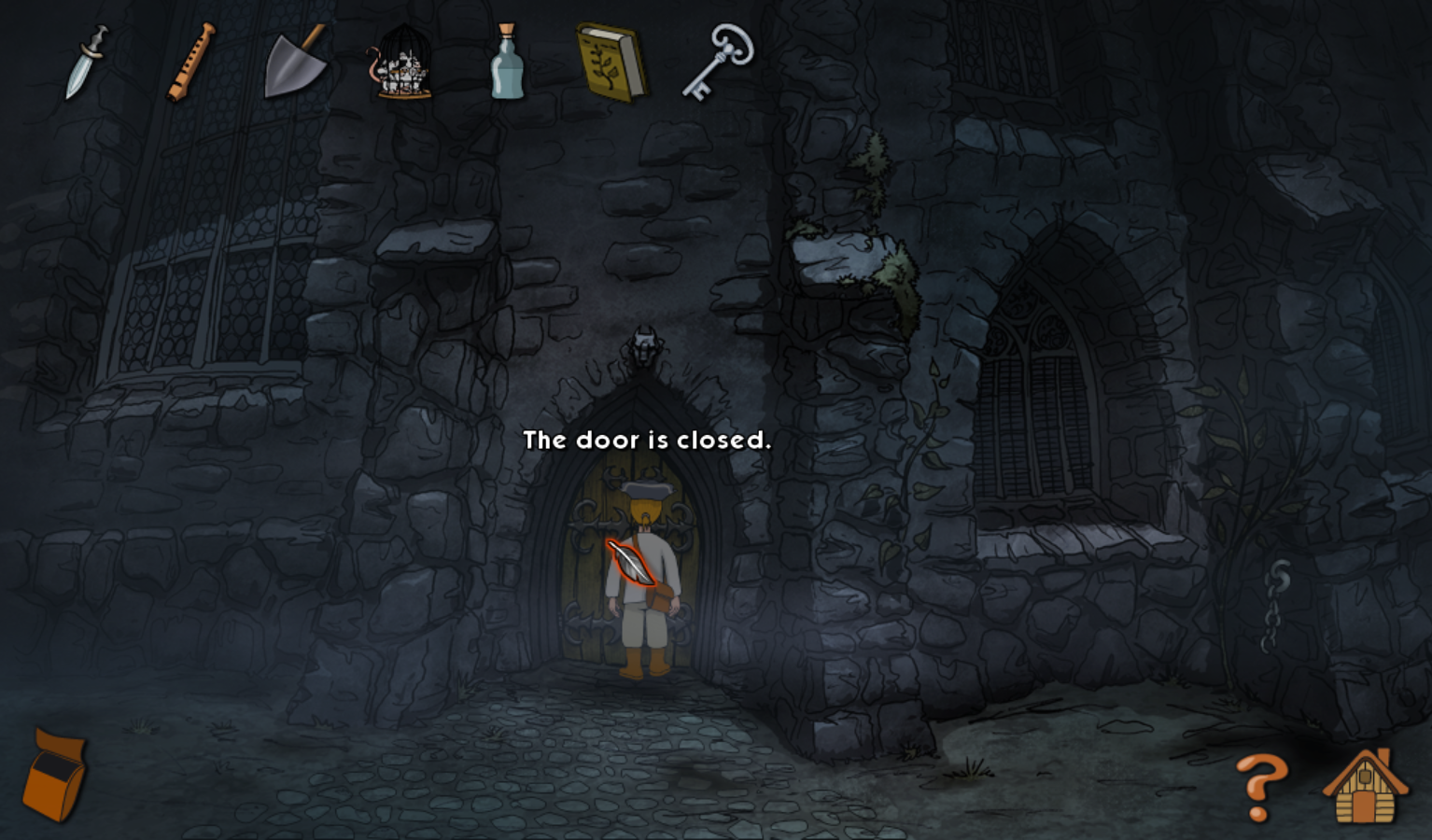Screen dimensions: 1432x840
Task: Open the main menu via the house icon
Action: tap(1365, 787)
